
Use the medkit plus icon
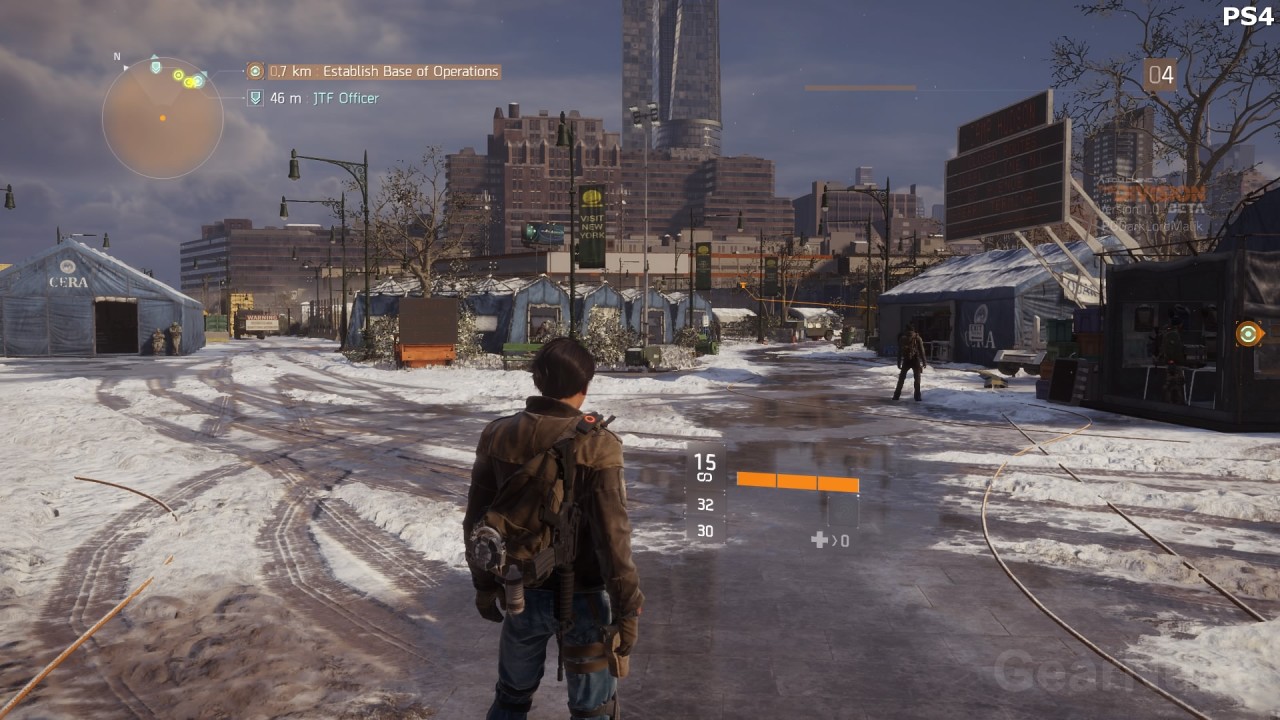[x=819, y=540]
